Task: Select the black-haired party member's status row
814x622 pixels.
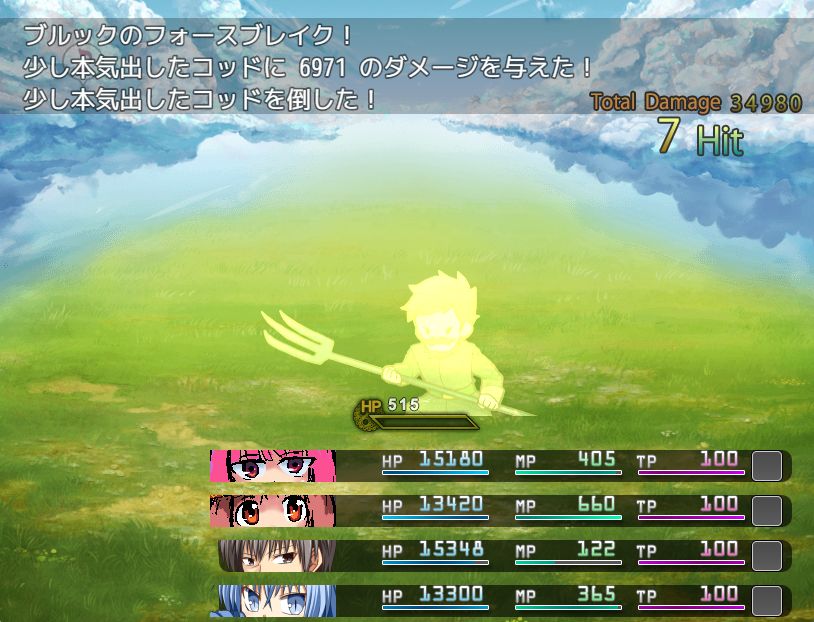Action: click(500, 556)
